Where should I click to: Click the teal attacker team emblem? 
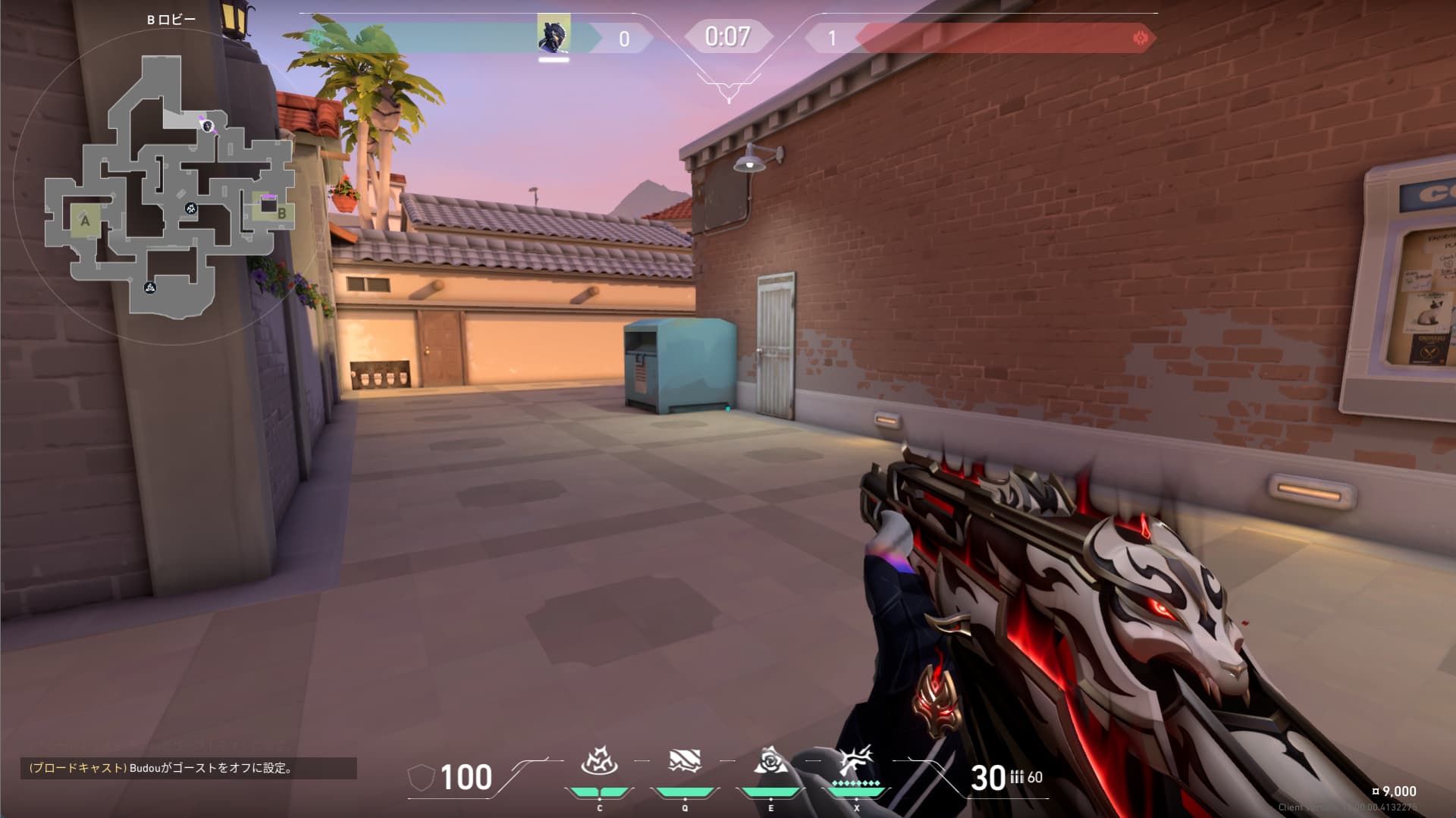point(316,36)
